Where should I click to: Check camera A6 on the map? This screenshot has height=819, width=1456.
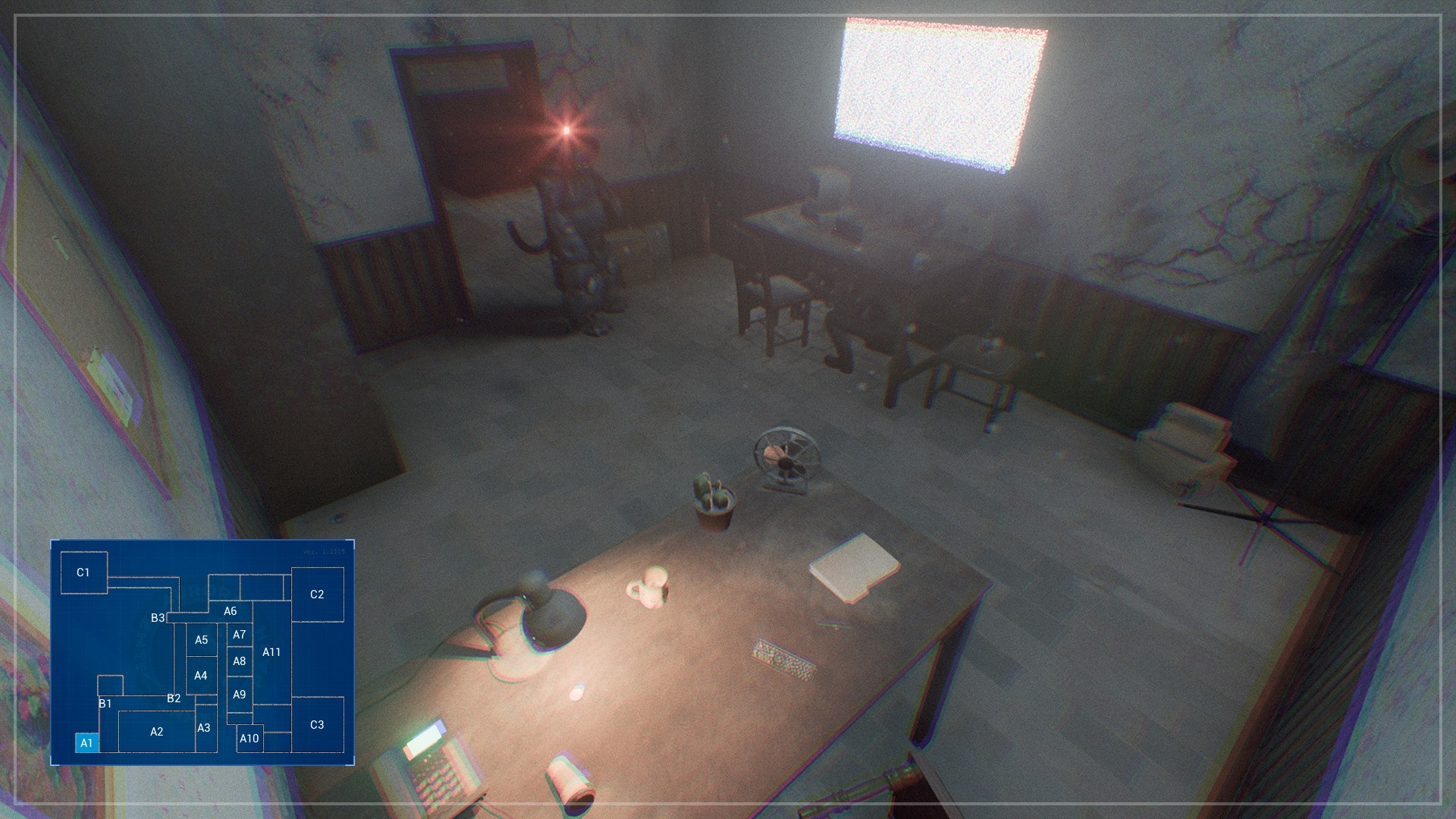(x=231, y=610)
